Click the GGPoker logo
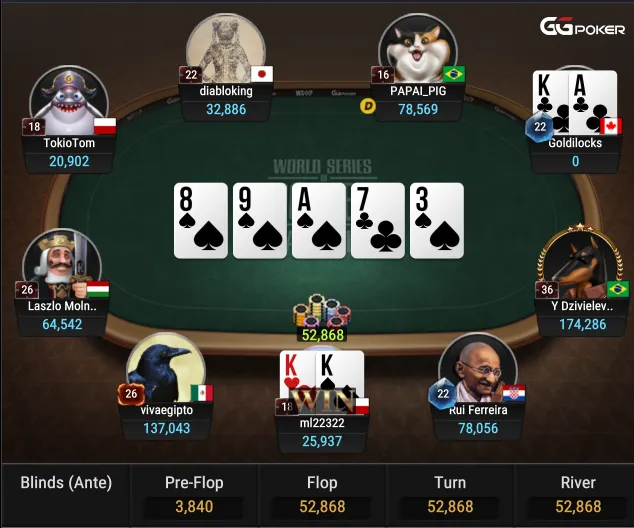This screenshot has width=634, height=528. point(583,28)
